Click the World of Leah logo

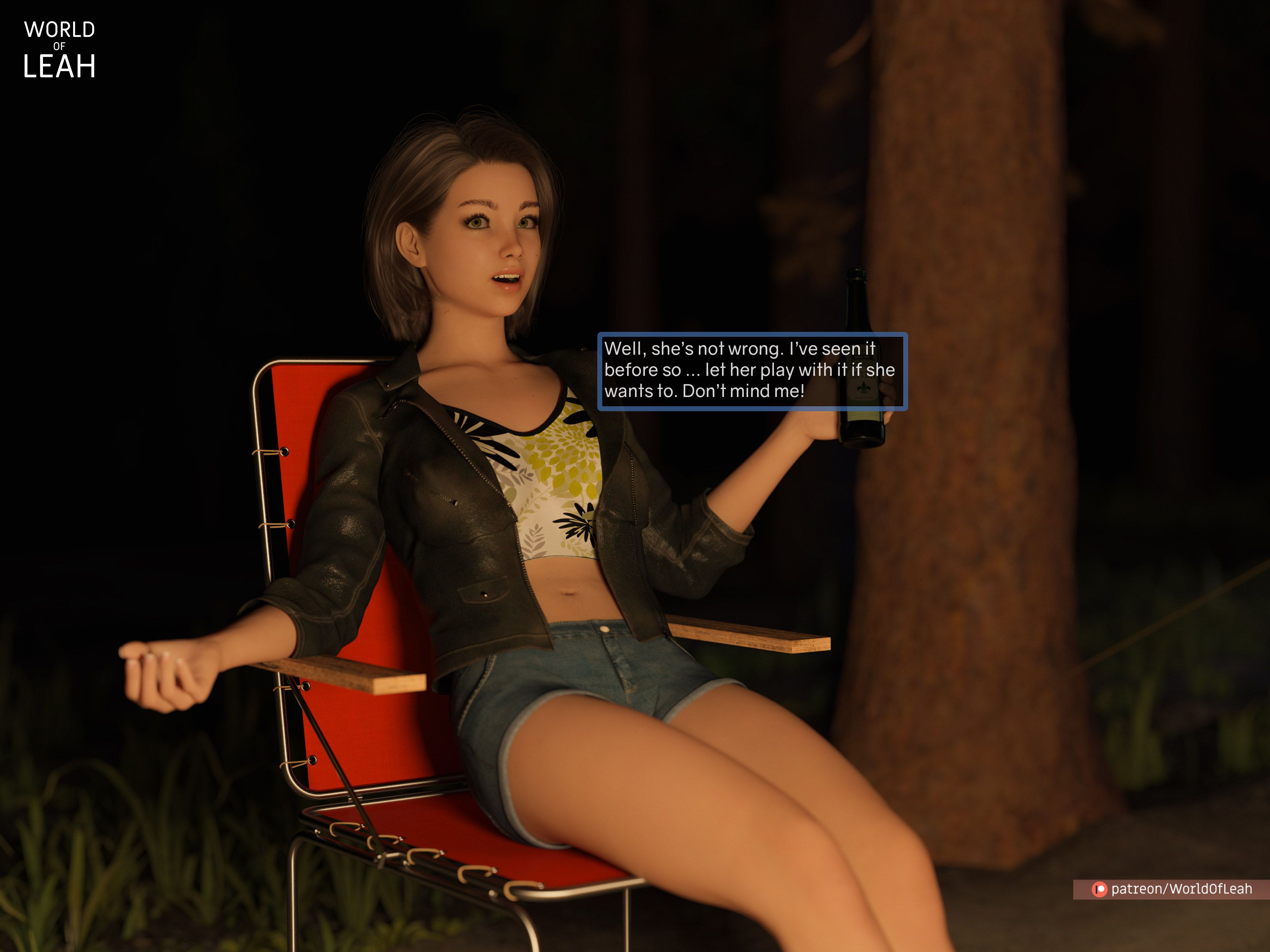click(x=59, y=49)
